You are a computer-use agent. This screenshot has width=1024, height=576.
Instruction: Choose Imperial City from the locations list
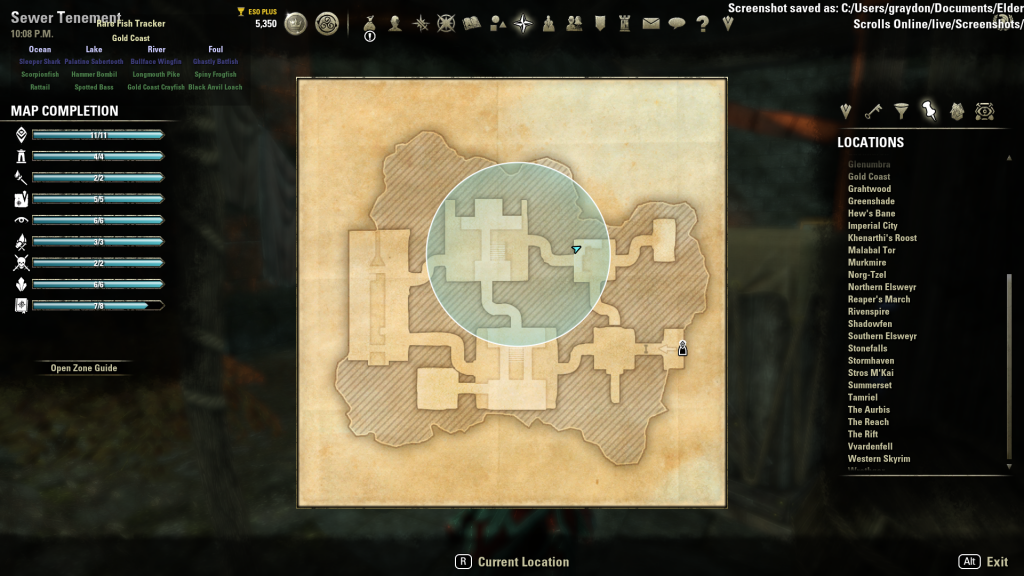[873, 226]
